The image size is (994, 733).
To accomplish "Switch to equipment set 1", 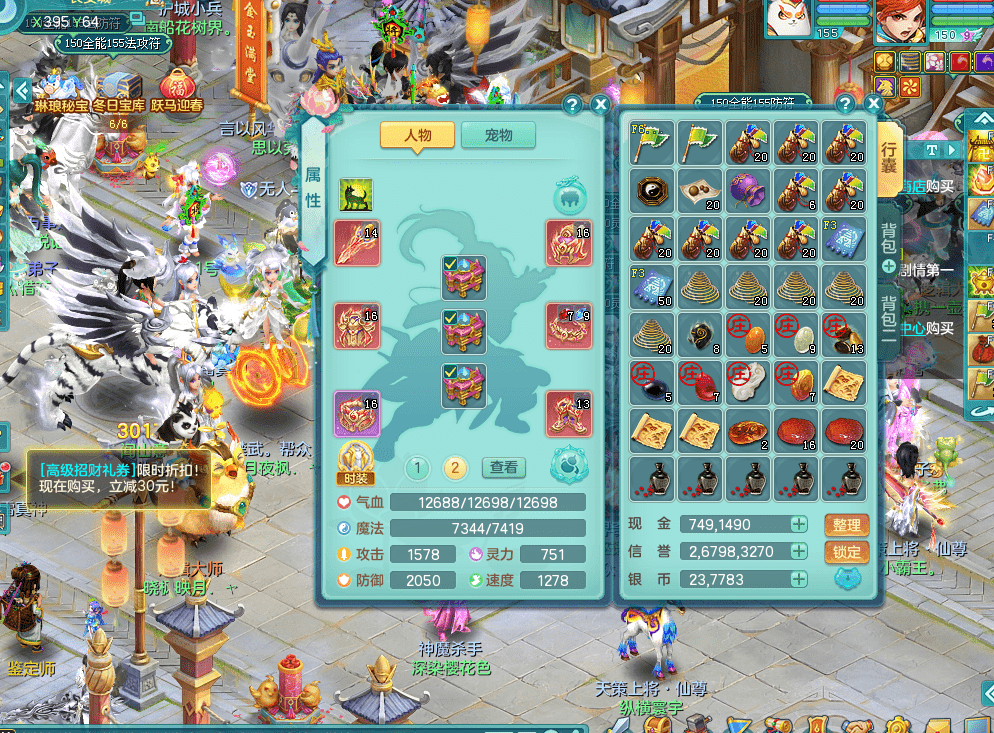I will tap(417, 467).
